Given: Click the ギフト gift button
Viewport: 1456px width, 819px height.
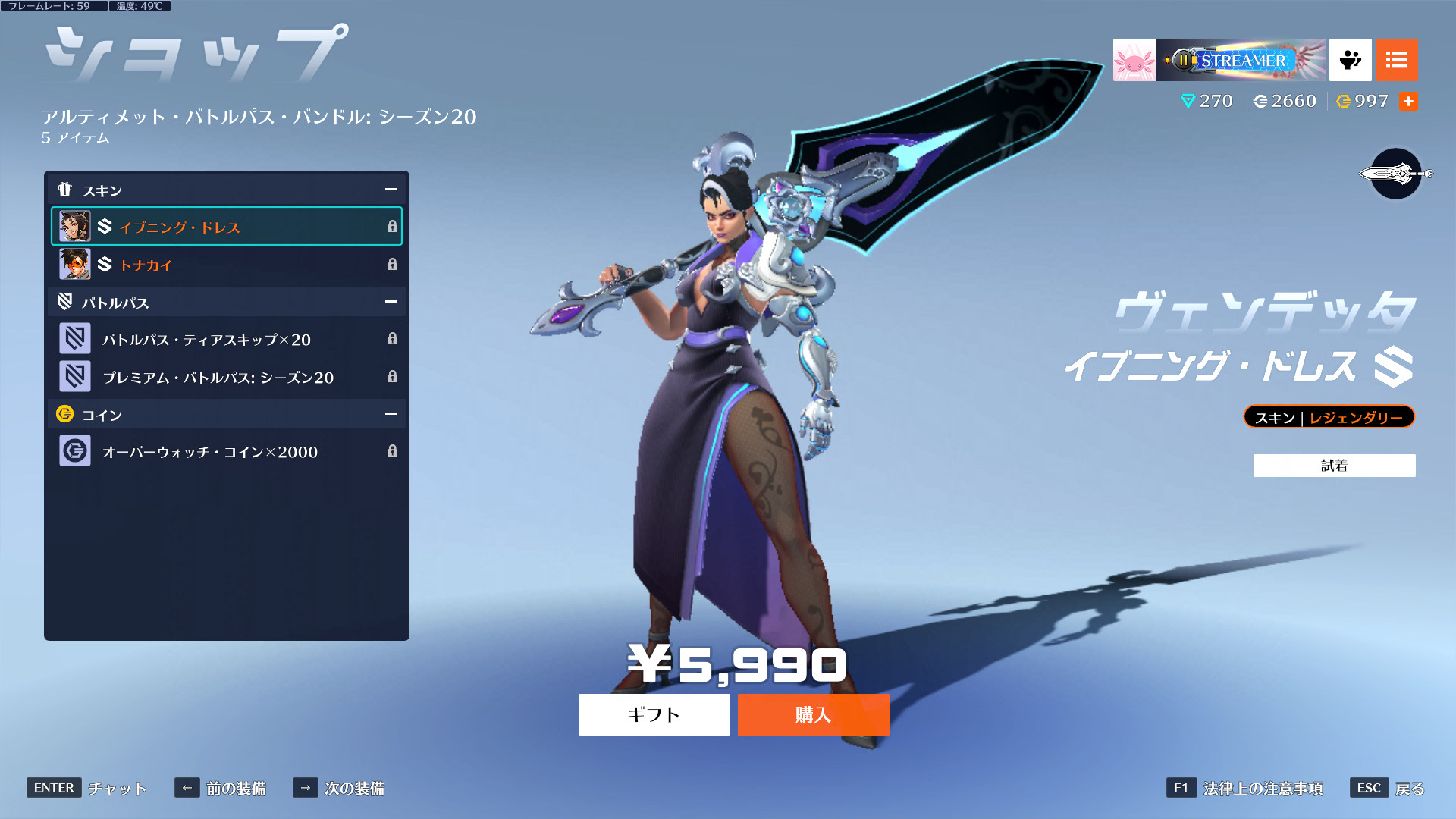Looking at the screenshot, I should (654, 714).
